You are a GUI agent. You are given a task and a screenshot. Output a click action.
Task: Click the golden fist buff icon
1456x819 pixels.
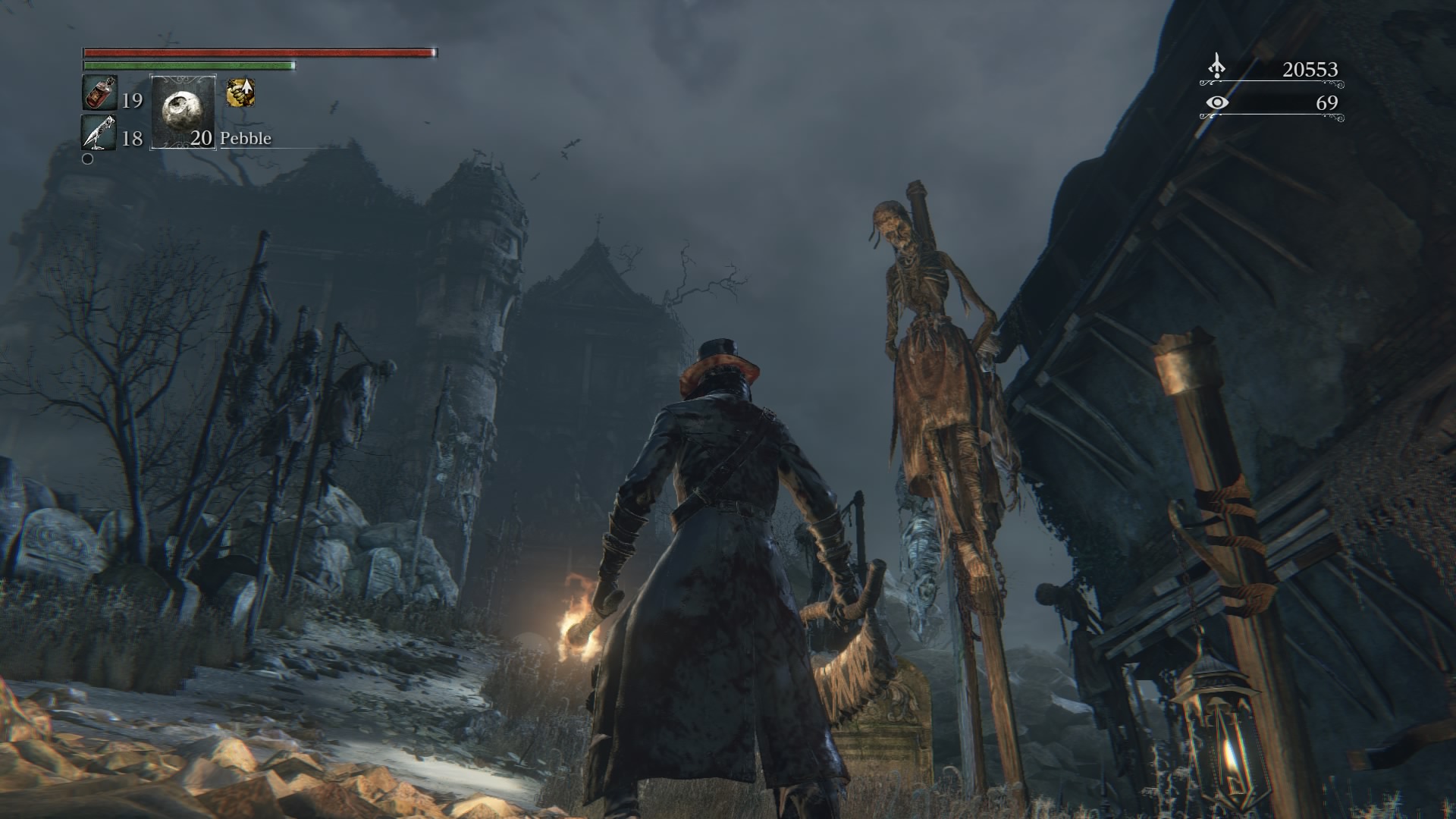point(240,93)
